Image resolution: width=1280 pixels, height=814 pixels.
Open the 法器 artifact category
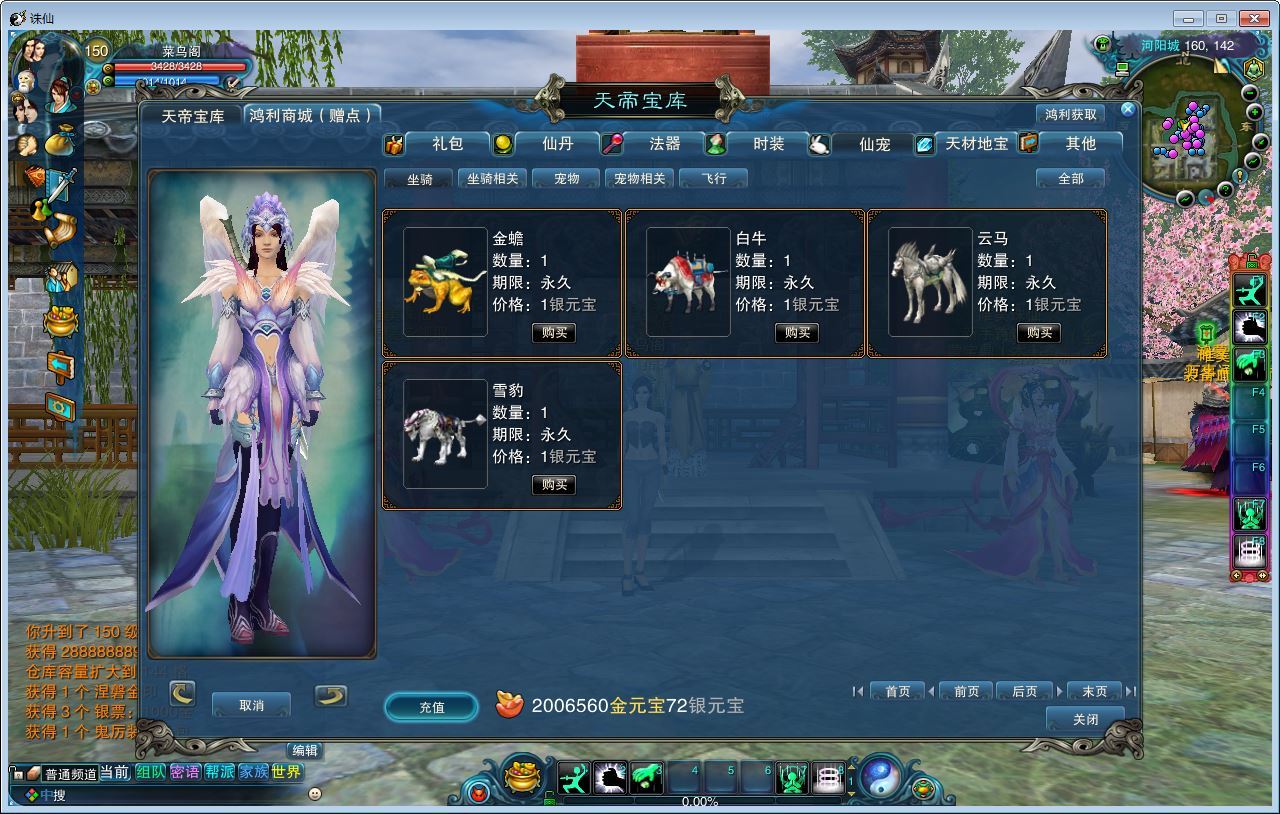click(664, 144)
